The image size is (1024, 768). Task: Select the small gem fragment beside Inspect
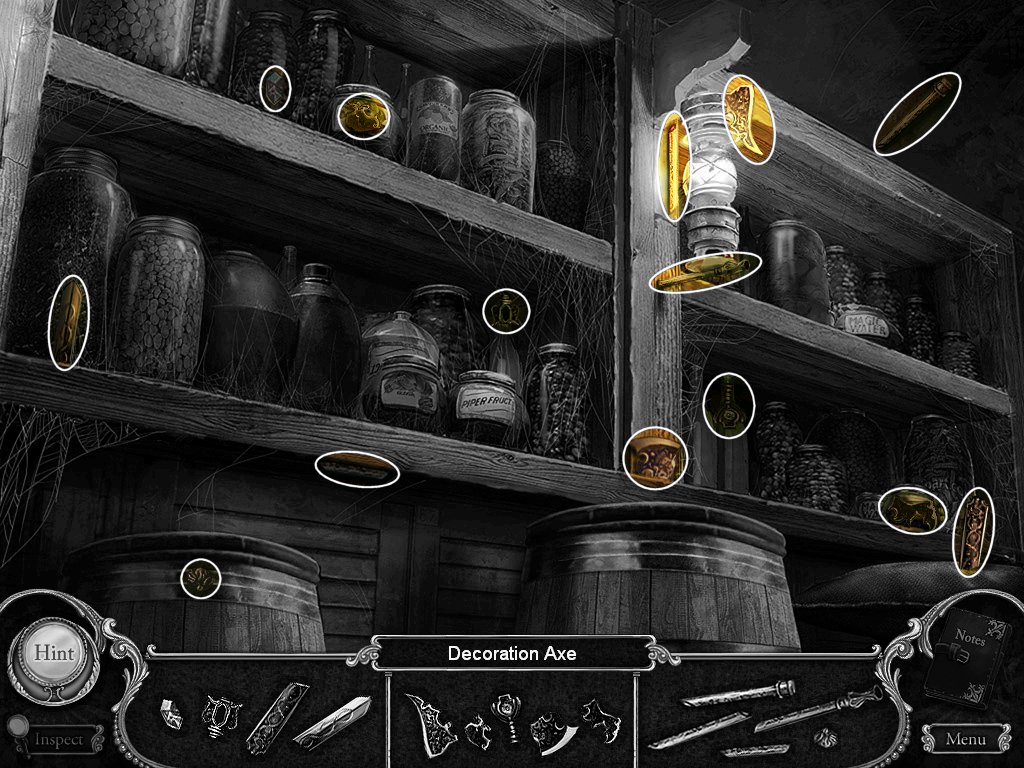coord(172,713)
